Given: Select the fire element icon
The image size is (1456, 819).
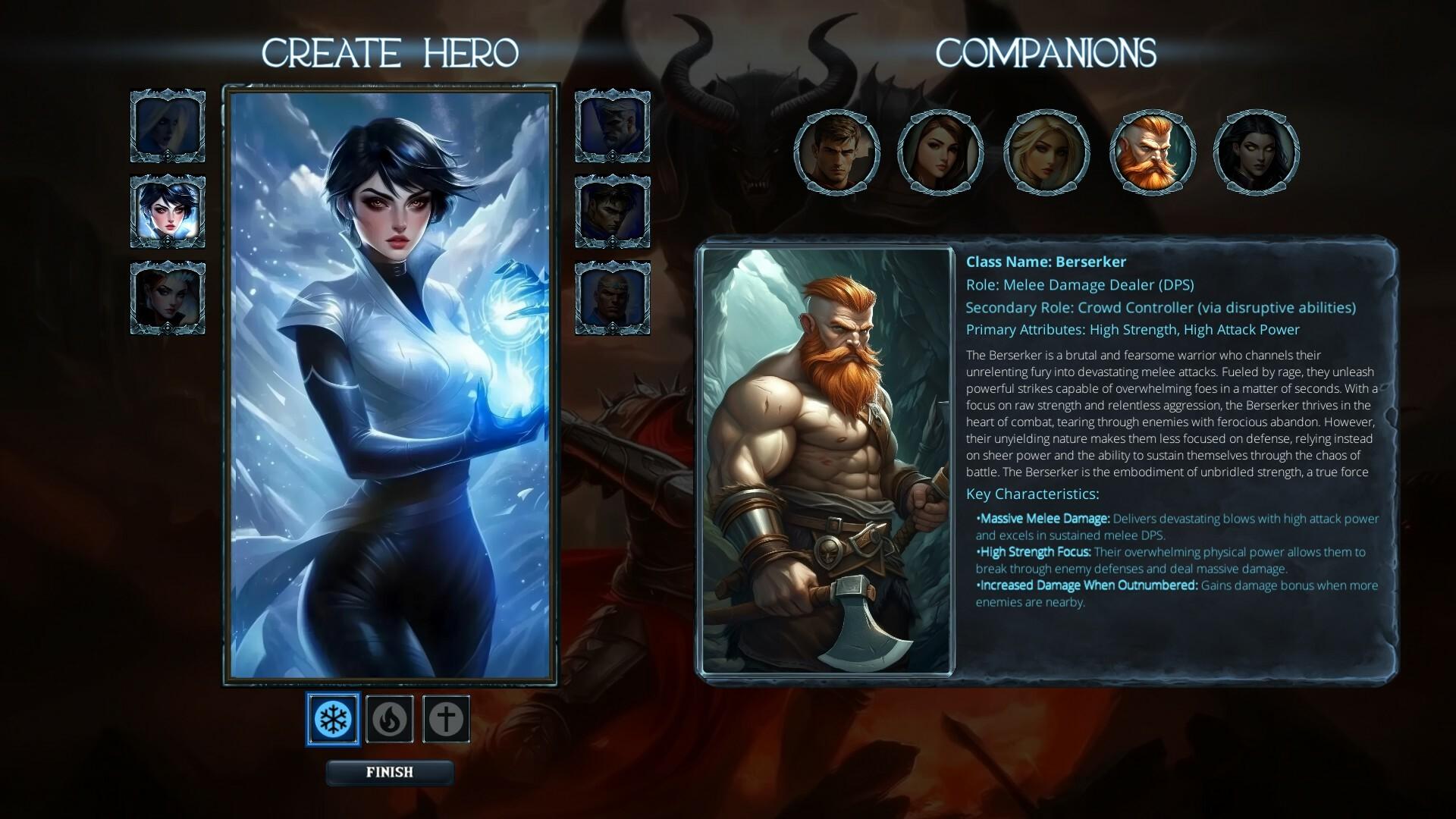Looking at the screenshot, I should 389,719.
